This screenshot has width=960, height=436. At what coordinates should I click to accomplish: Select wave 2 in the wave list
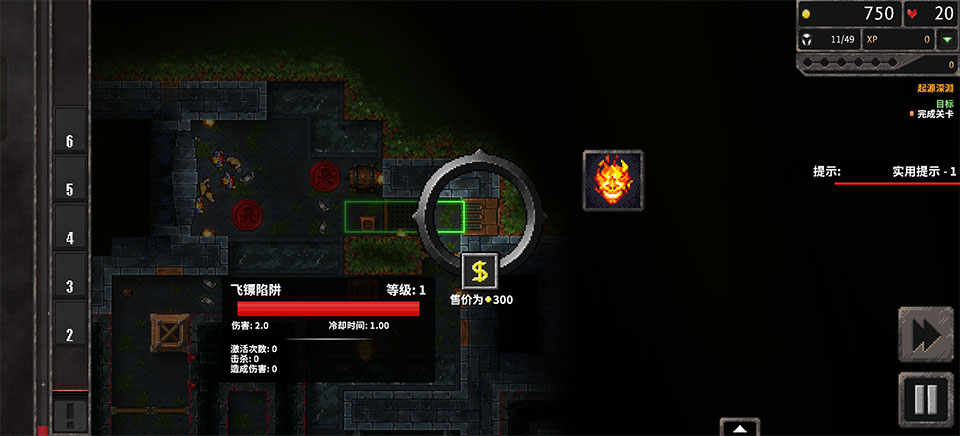click(70, 336)
